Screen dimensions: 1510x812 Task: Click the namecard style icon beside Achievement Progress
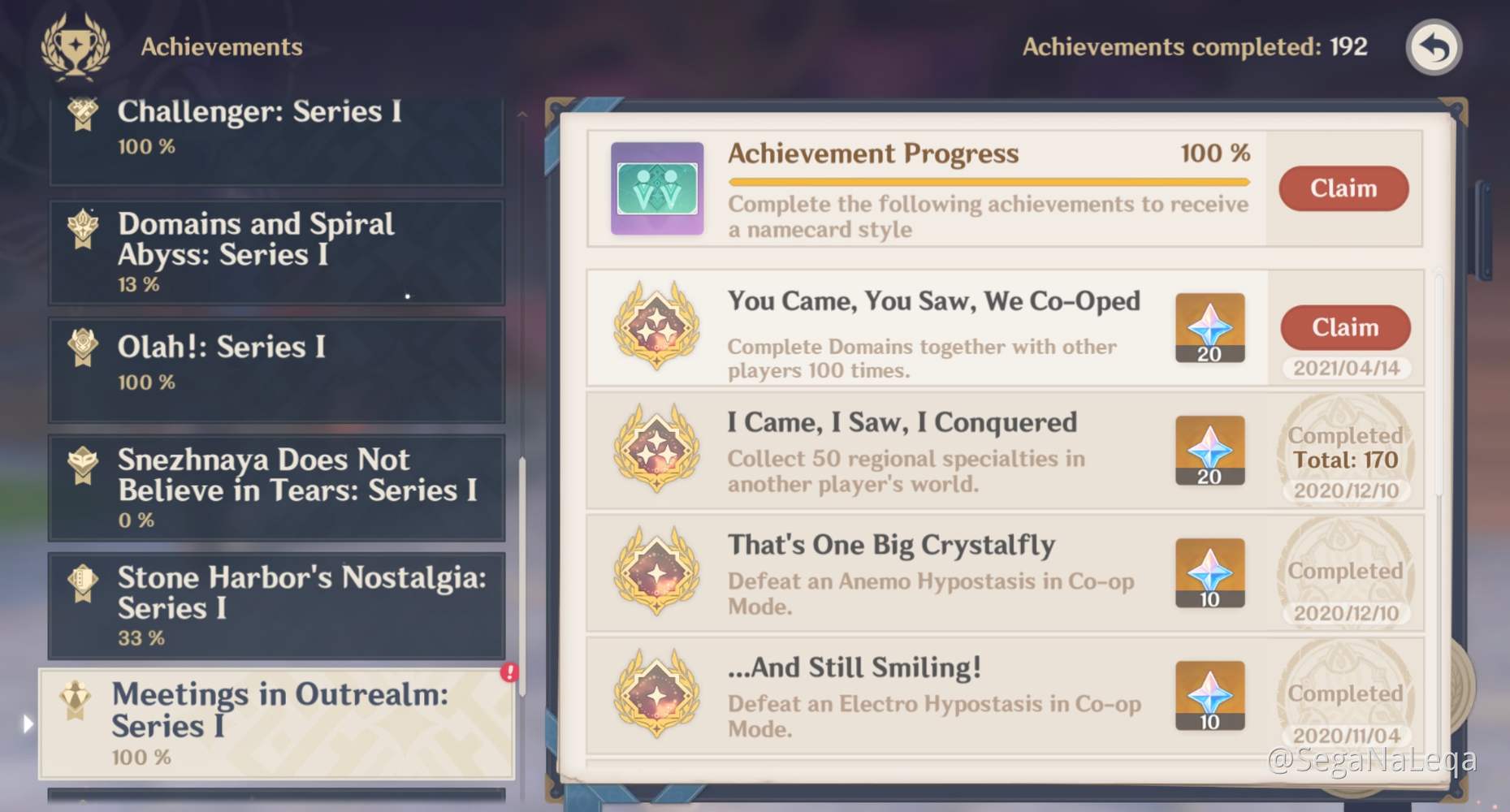pos(656,188)
